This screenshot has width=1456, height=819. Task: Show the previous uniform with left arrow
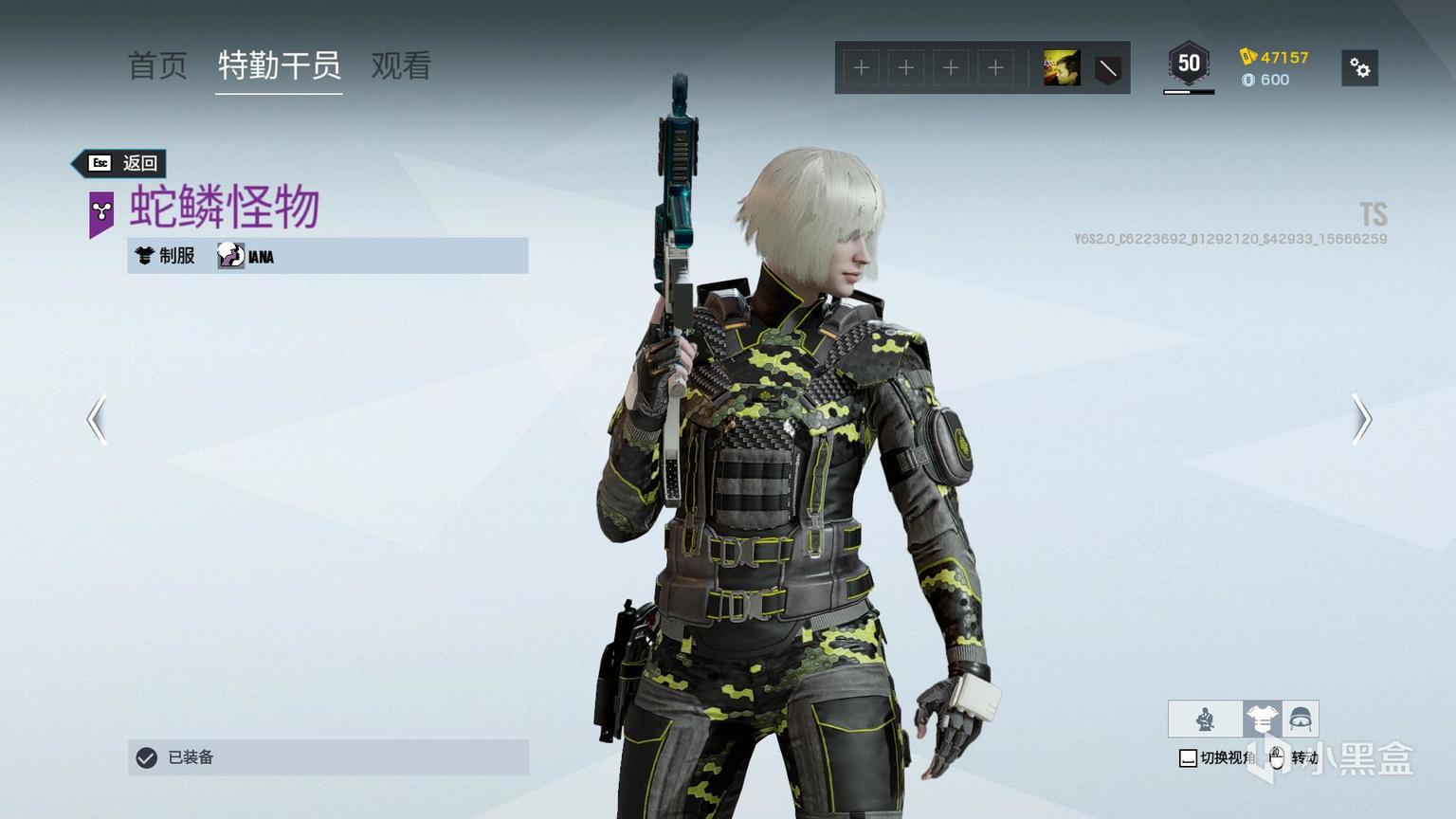tap(97, 419)
